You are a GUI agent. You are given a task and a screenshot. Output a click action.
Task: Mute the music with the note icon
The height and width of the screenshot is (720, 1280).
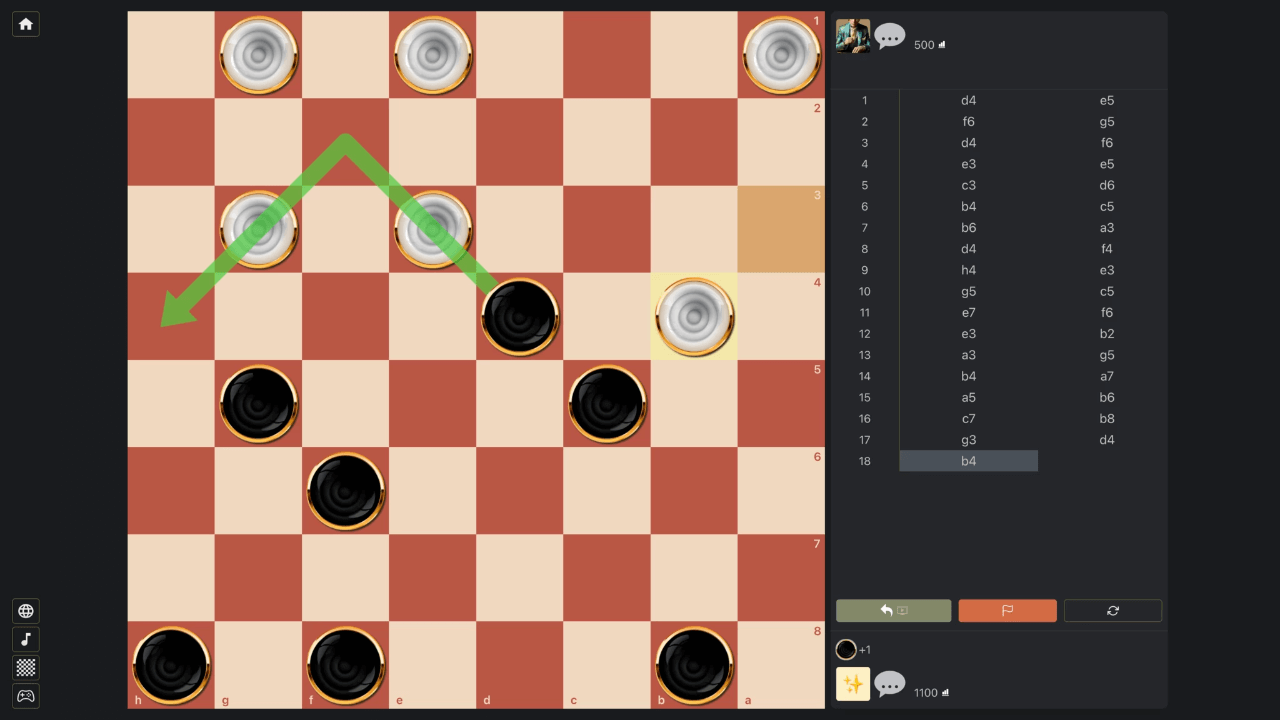[x=25, y=639]
